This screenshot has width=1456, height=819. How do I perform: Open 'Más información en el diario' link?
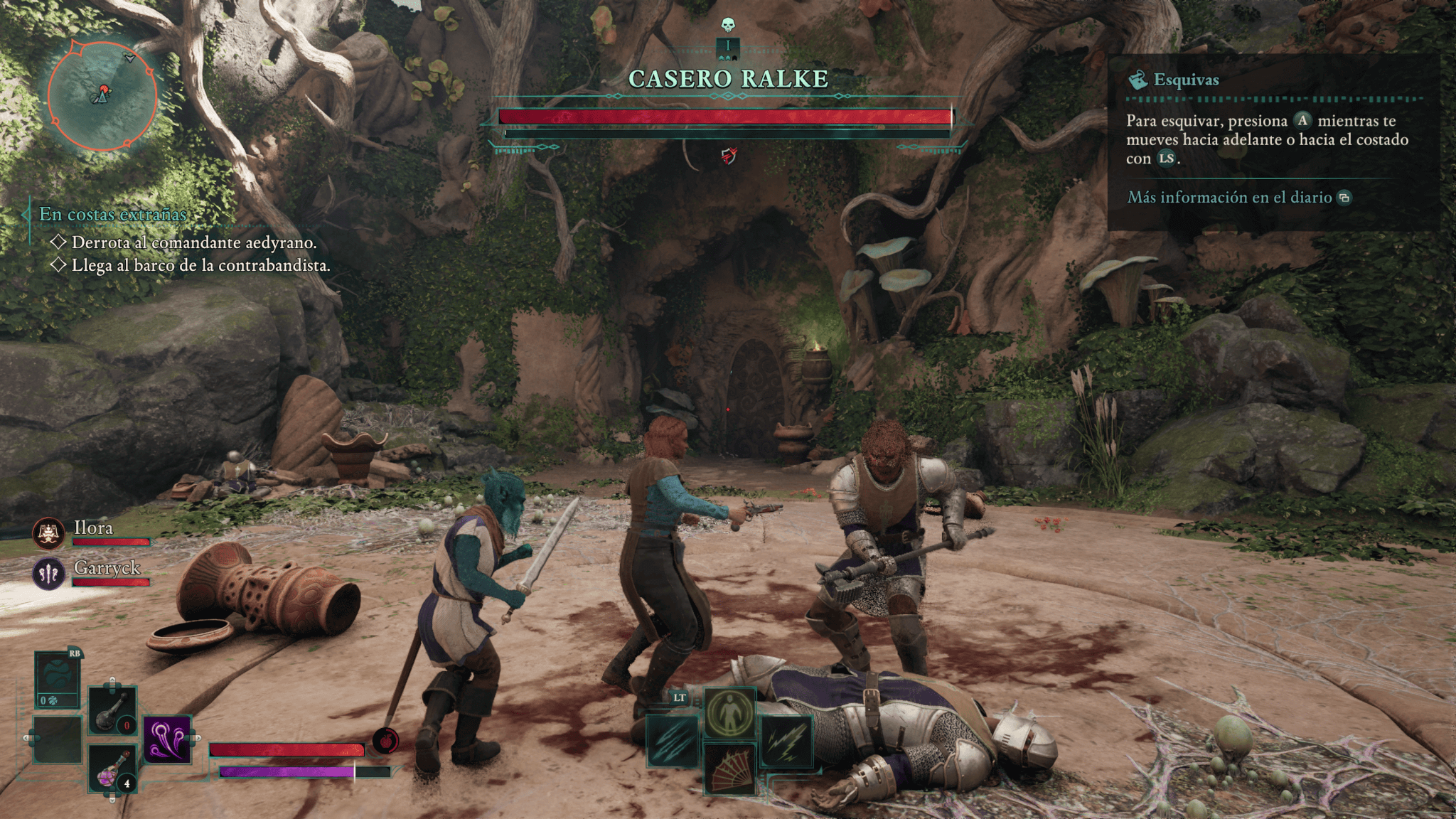[x=1229, y=197]
